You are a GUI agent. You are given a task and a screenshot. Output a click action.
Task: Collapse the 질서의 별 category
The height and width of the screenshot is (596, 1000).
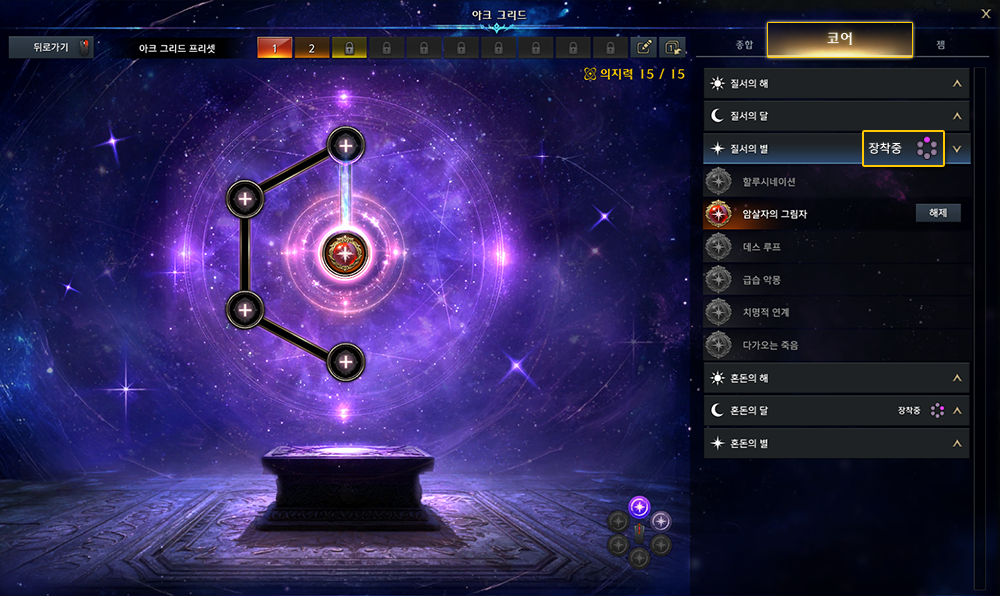[x=957, y=149]
